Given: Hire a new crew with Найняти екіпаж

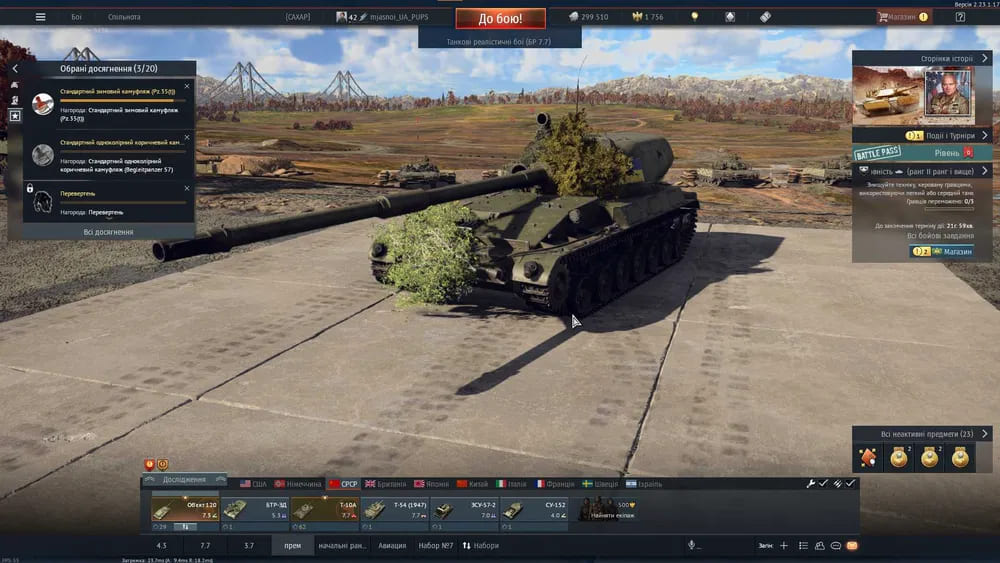Looking at the screenshot, I should pos(610,511).
